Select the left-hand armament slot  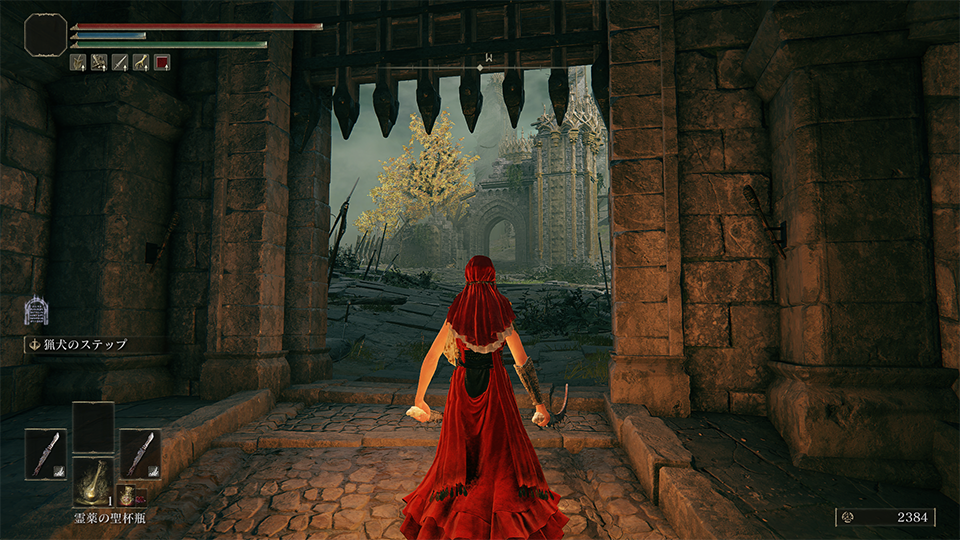(x=46, y=453)
